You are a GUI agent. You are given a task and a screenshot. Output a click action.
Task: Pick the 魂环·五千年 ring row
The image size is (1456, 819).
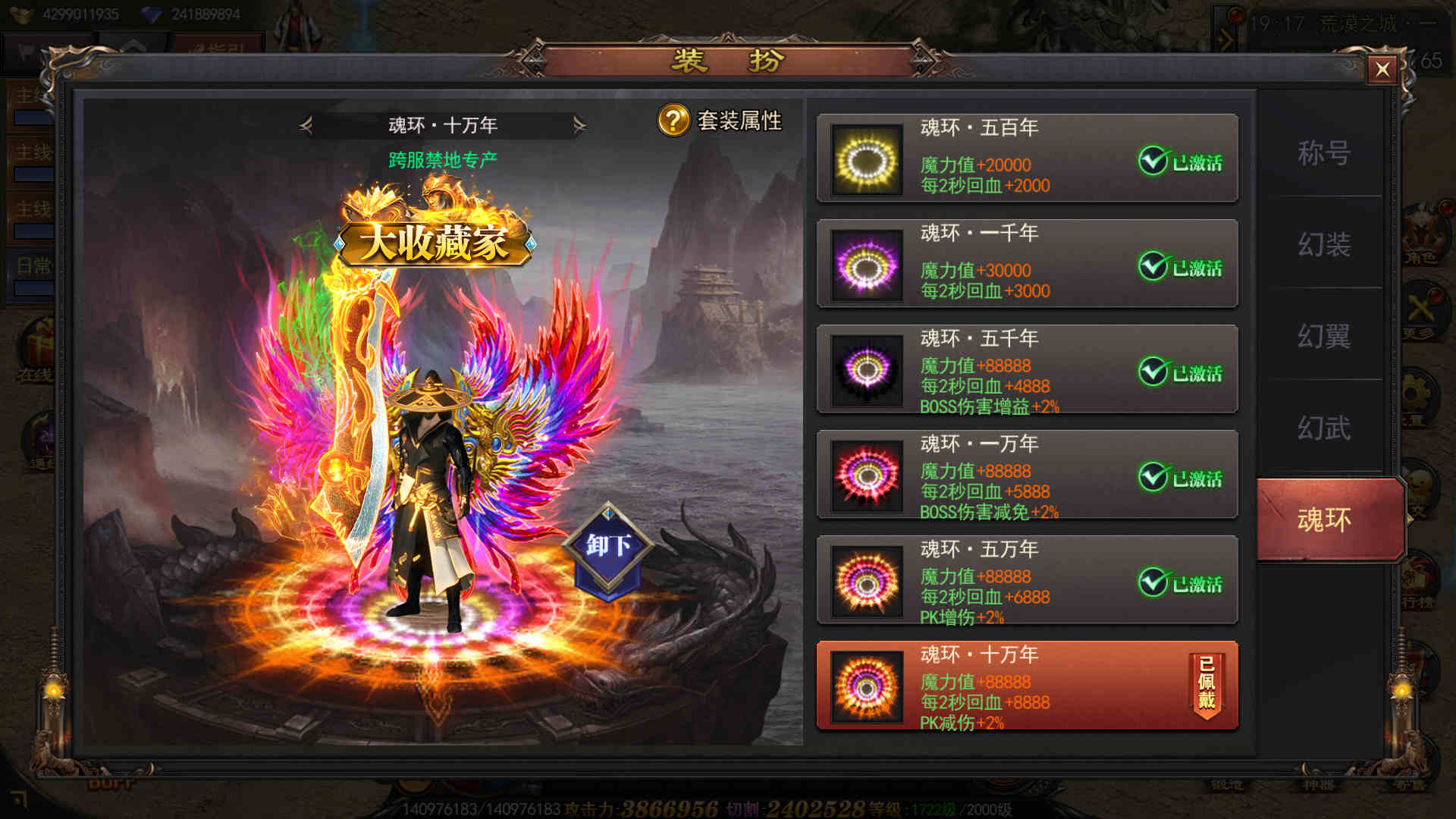[1027, 369]
